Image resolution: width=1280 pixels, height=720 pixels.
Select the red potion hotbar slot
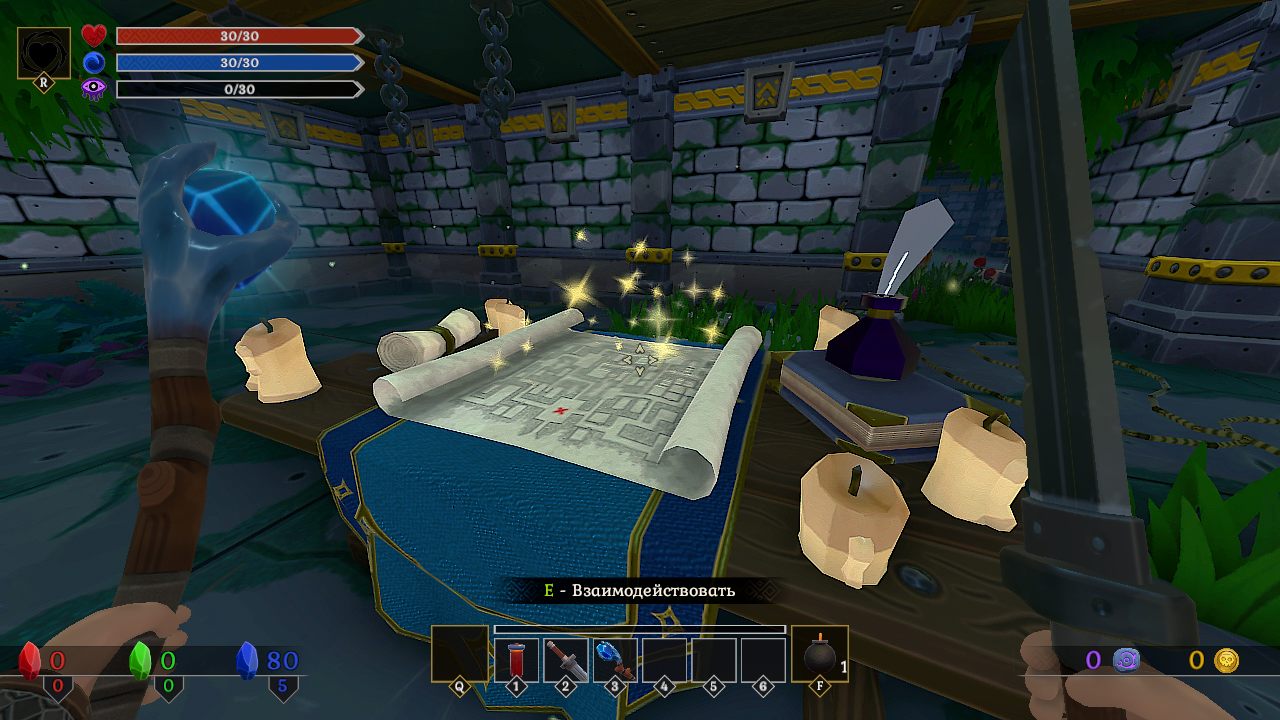coord(516,660)
